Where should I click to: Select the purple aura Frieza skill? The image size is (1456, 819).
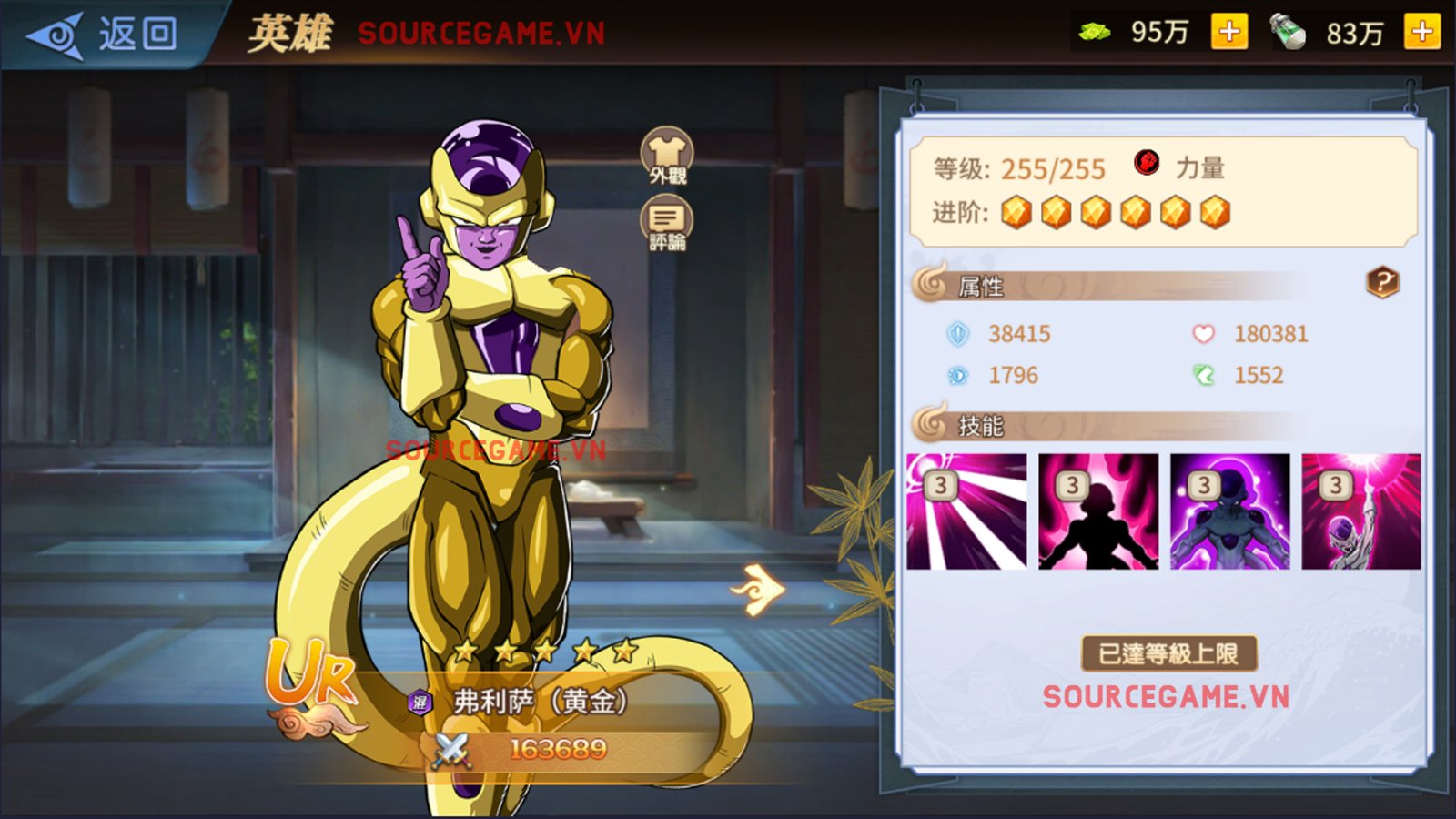pyautogui.click(x=1229, y=511)
